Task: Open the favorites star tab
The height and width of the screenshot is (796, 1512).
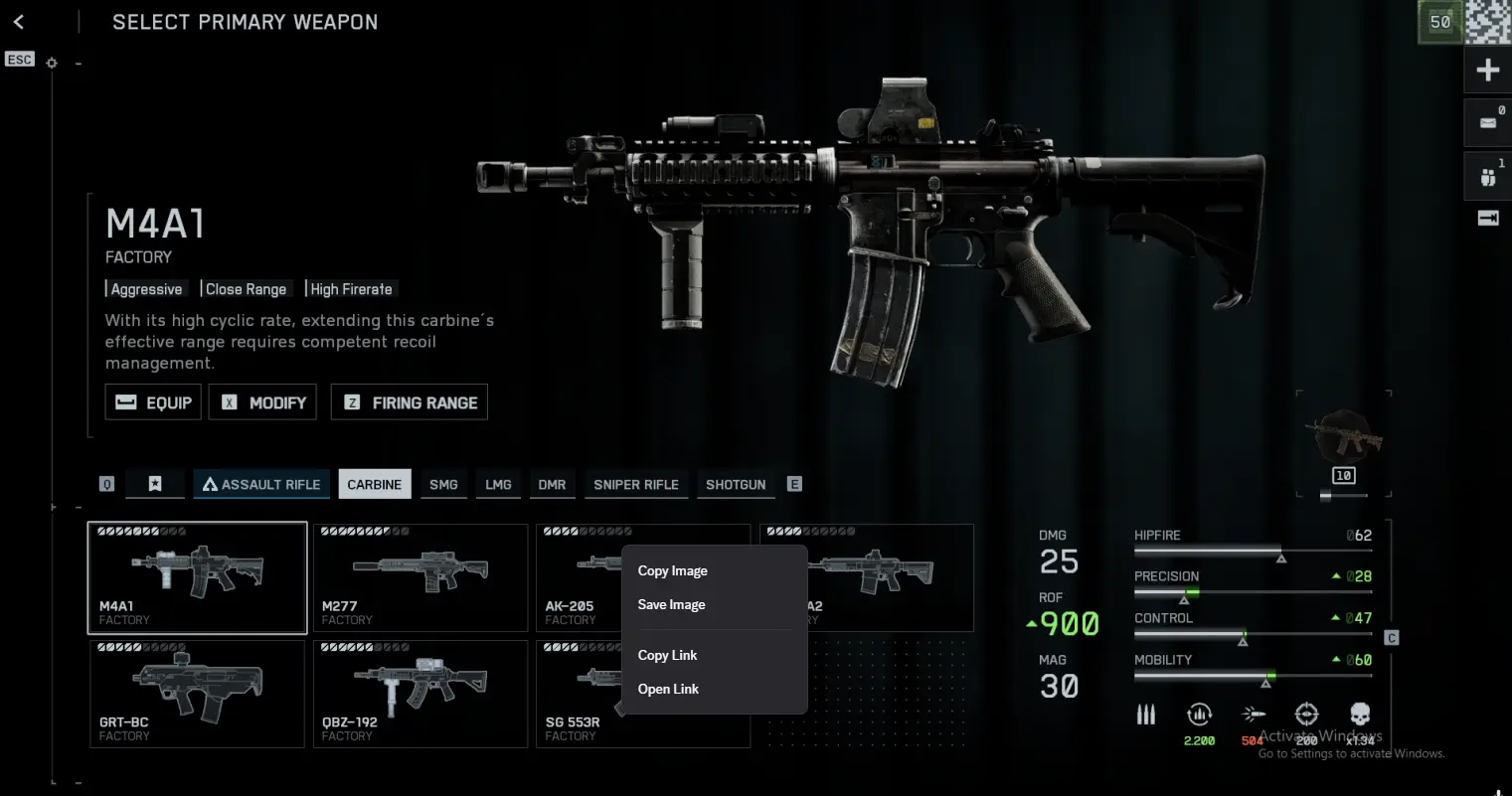Action: [155, 485]
